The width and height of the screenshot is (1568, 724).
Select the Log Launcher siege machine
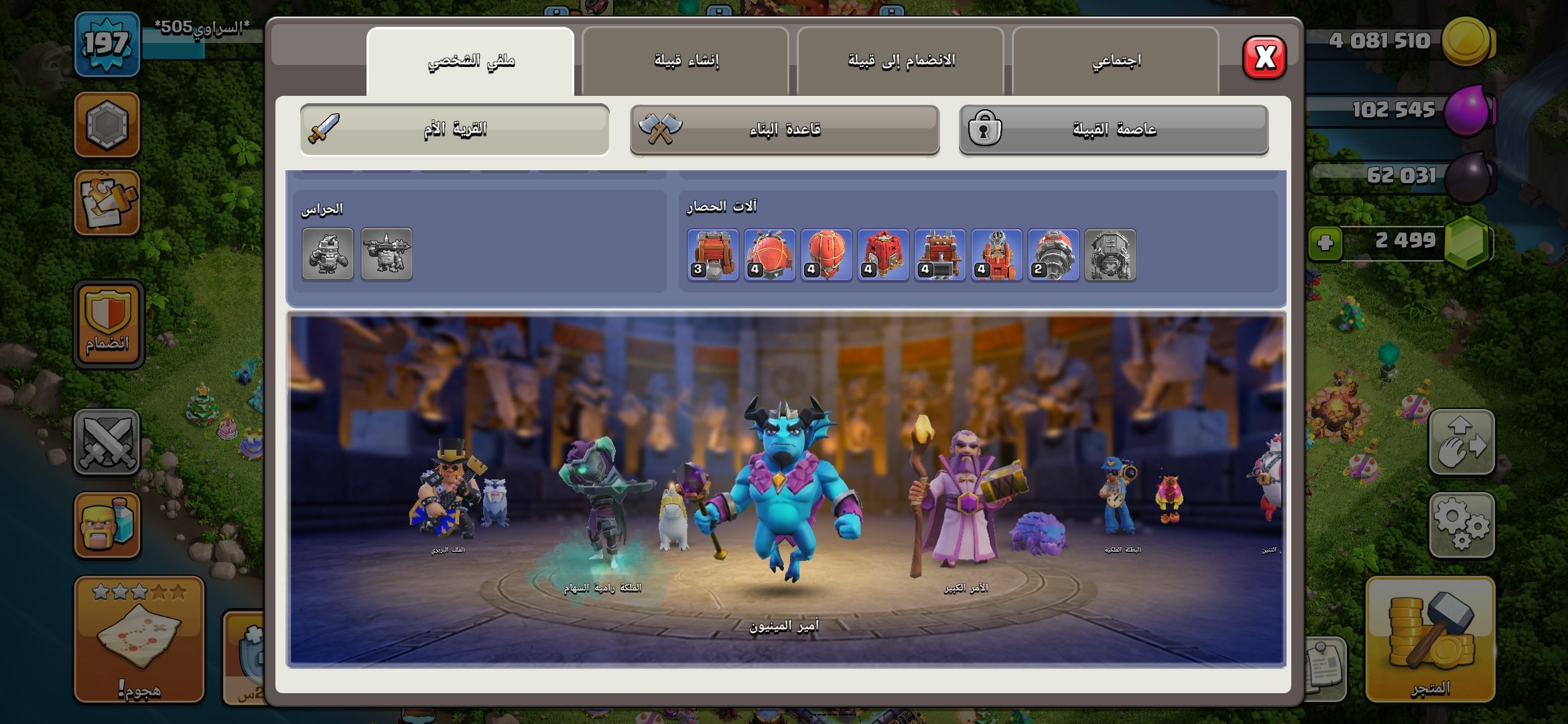coord(940,255)
